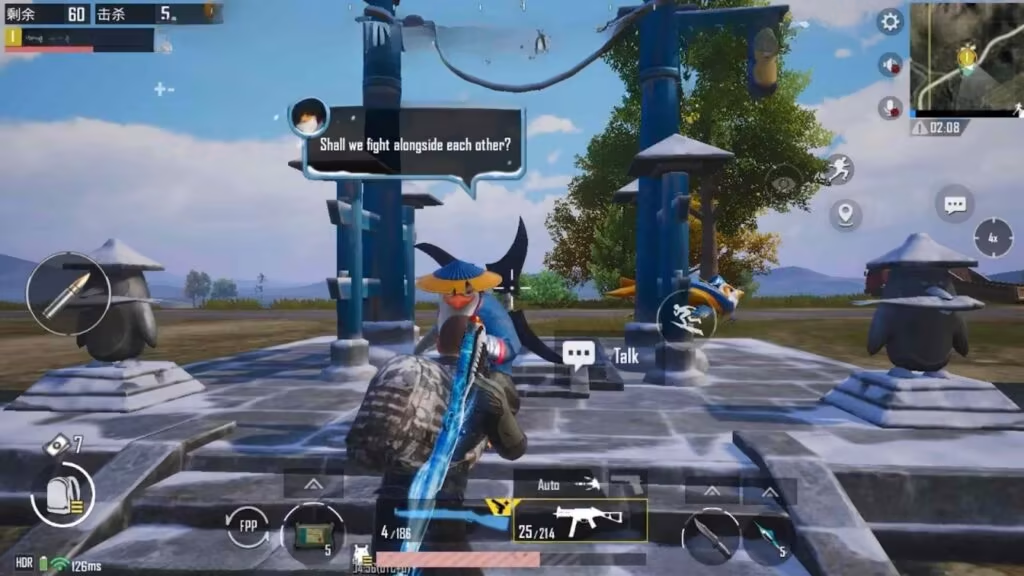Image resolution: width=1024 pixels, height=576 pixels.
Task: Place a map marker with the pin icon
Action: pyautogui.click(x=845, y=213)
